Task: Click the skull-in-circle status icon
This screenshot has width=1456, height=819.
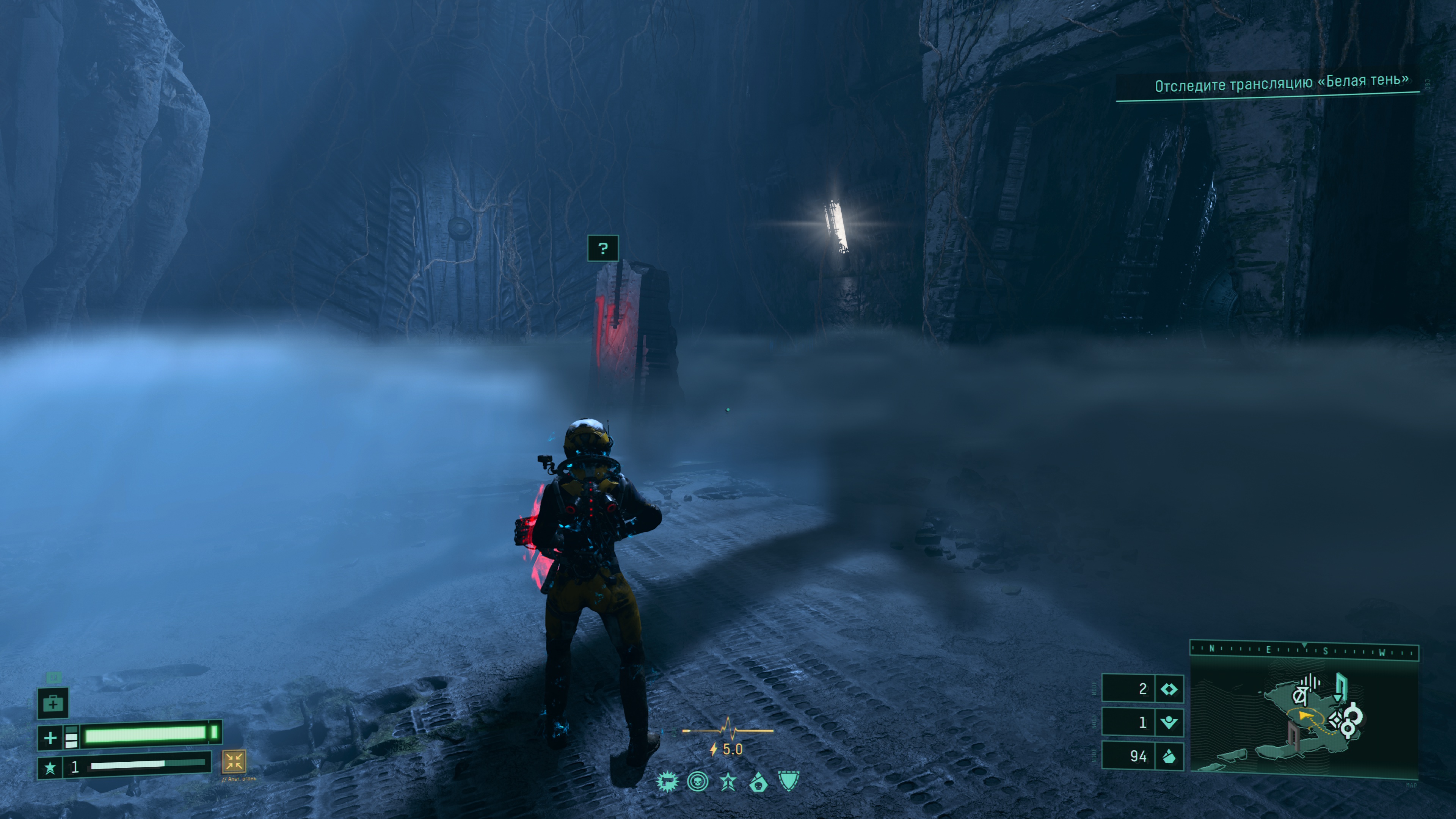Action: [x=698, y=782]
